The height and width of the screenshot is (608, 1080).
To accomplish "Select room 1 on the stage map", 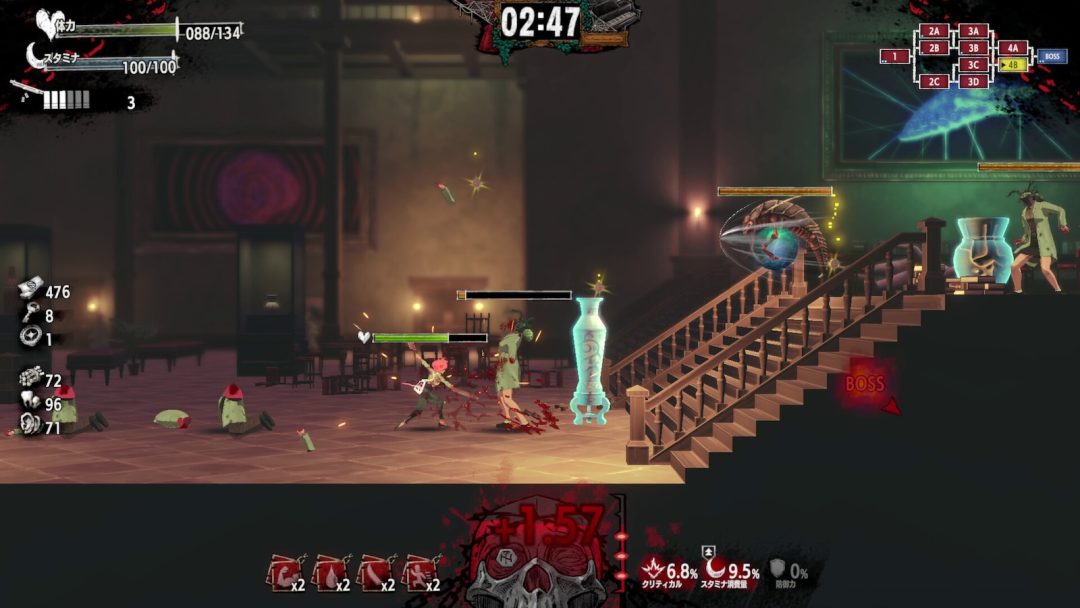I will pos(894,57).
